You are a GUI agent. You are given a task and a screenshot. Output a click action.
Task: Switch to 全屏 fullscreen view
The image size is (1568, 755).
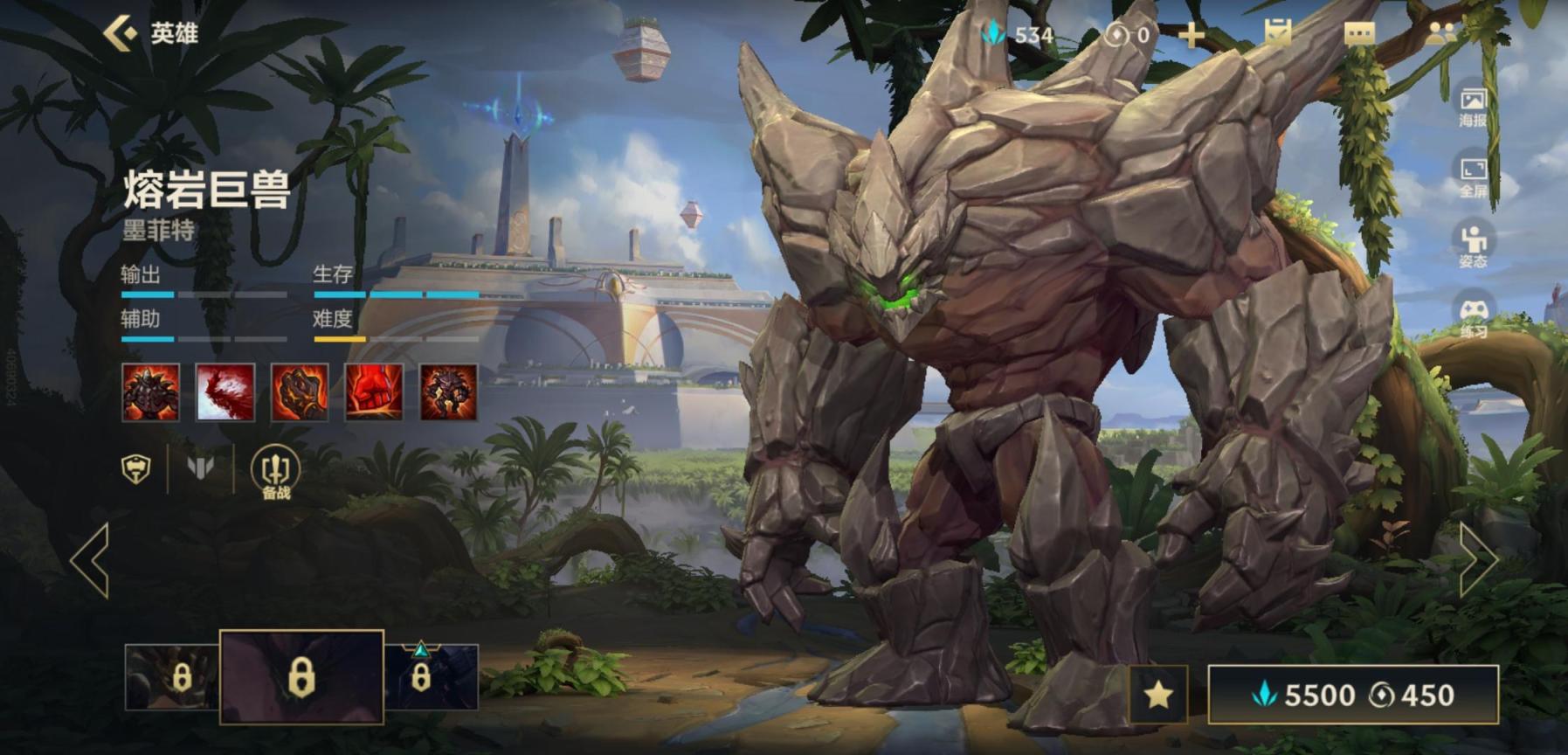1473,177
